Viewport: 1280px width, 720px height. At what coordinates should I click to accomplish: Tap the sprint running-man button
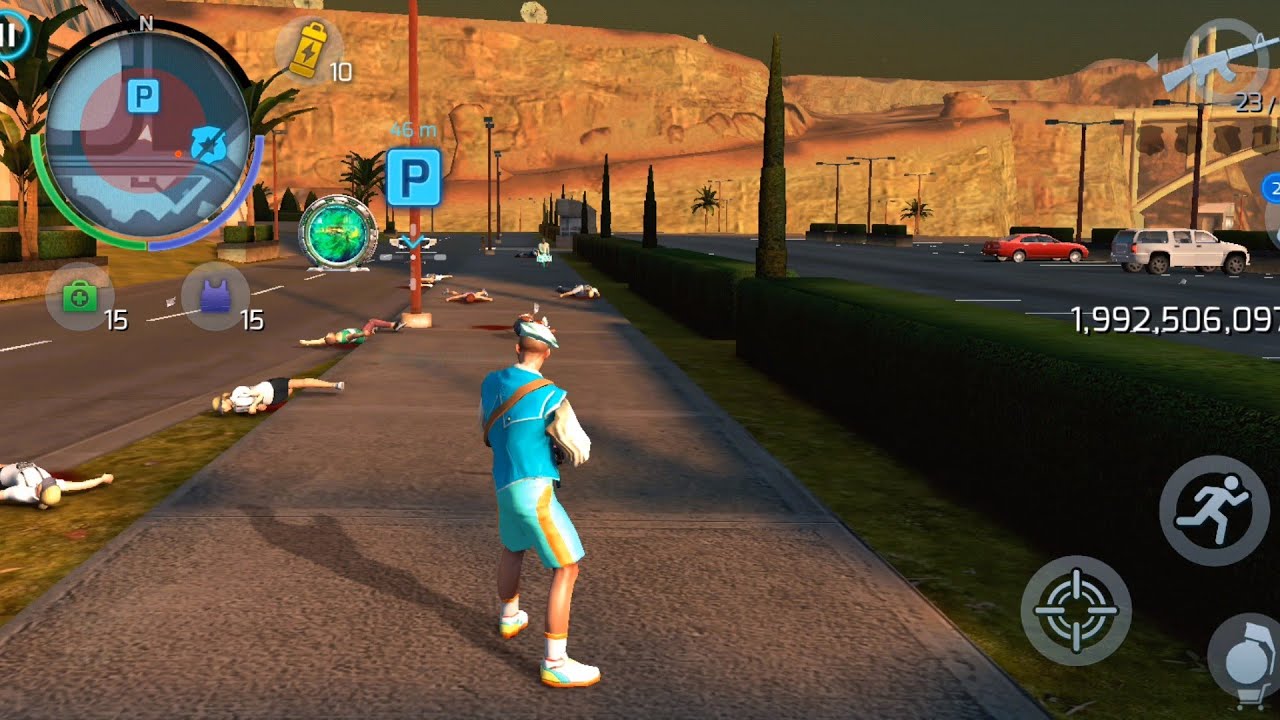point(1213,510)
